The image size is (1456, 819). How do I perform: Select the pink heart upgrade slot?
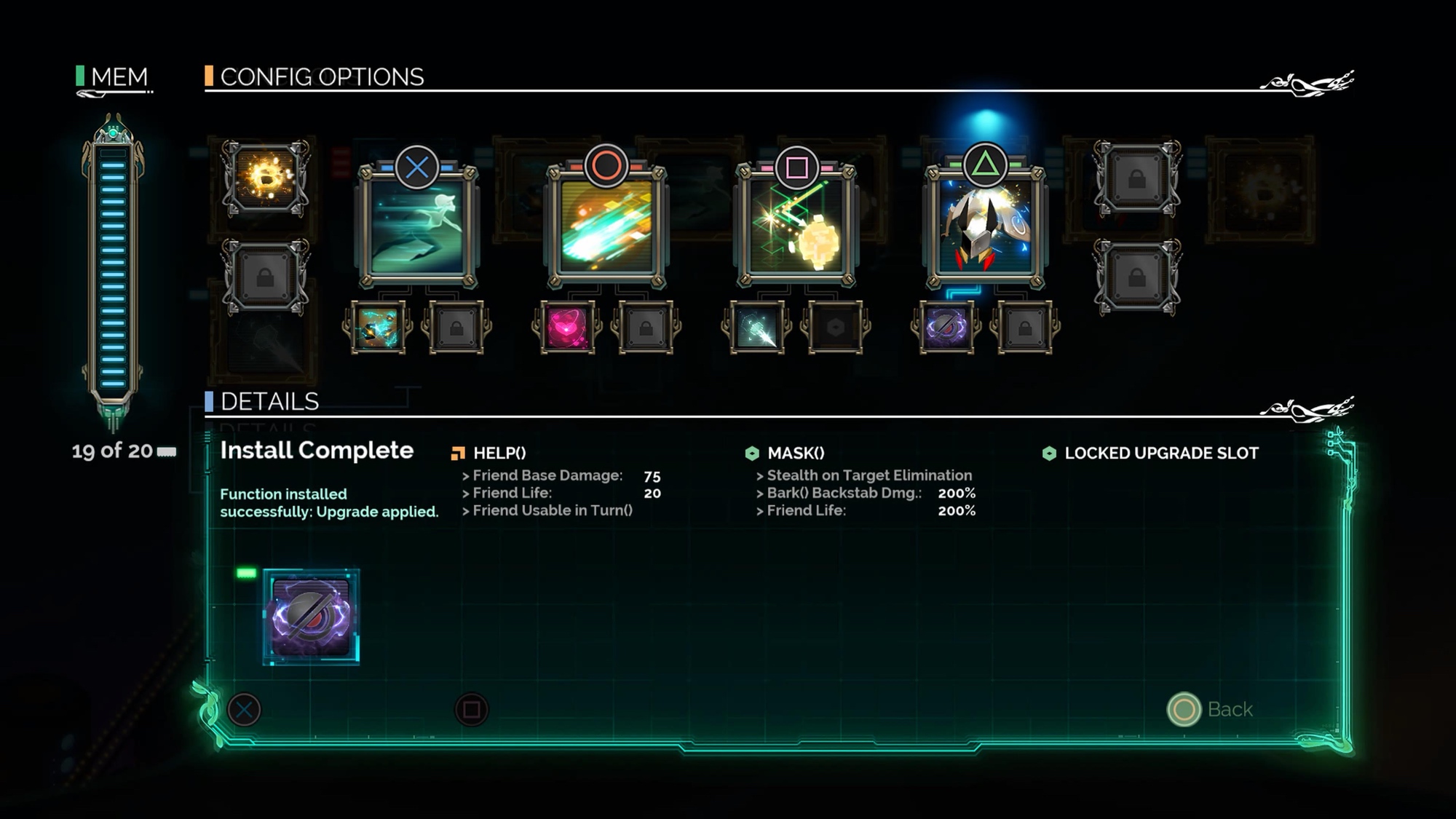click(566, 328)
